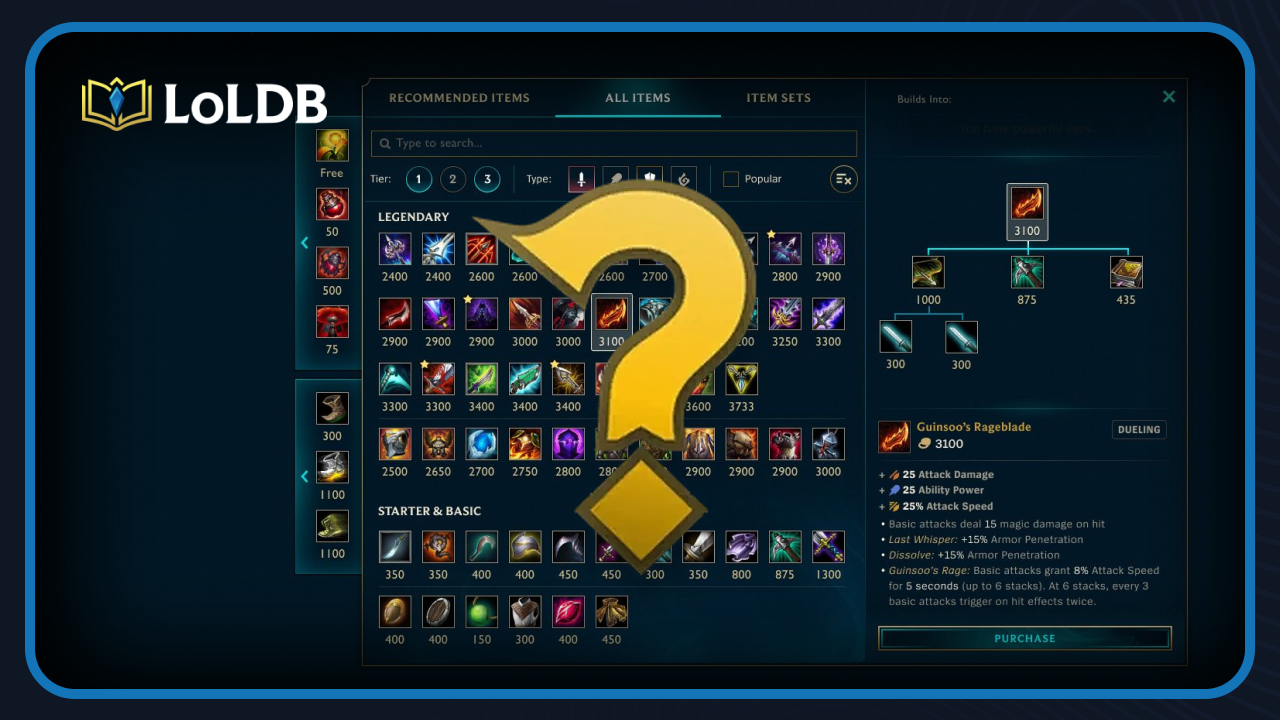Image resolution: width=1280 pixels, height=720 pixels.
Task: Close the Builds Into panel
Action: click(1169, 97)
